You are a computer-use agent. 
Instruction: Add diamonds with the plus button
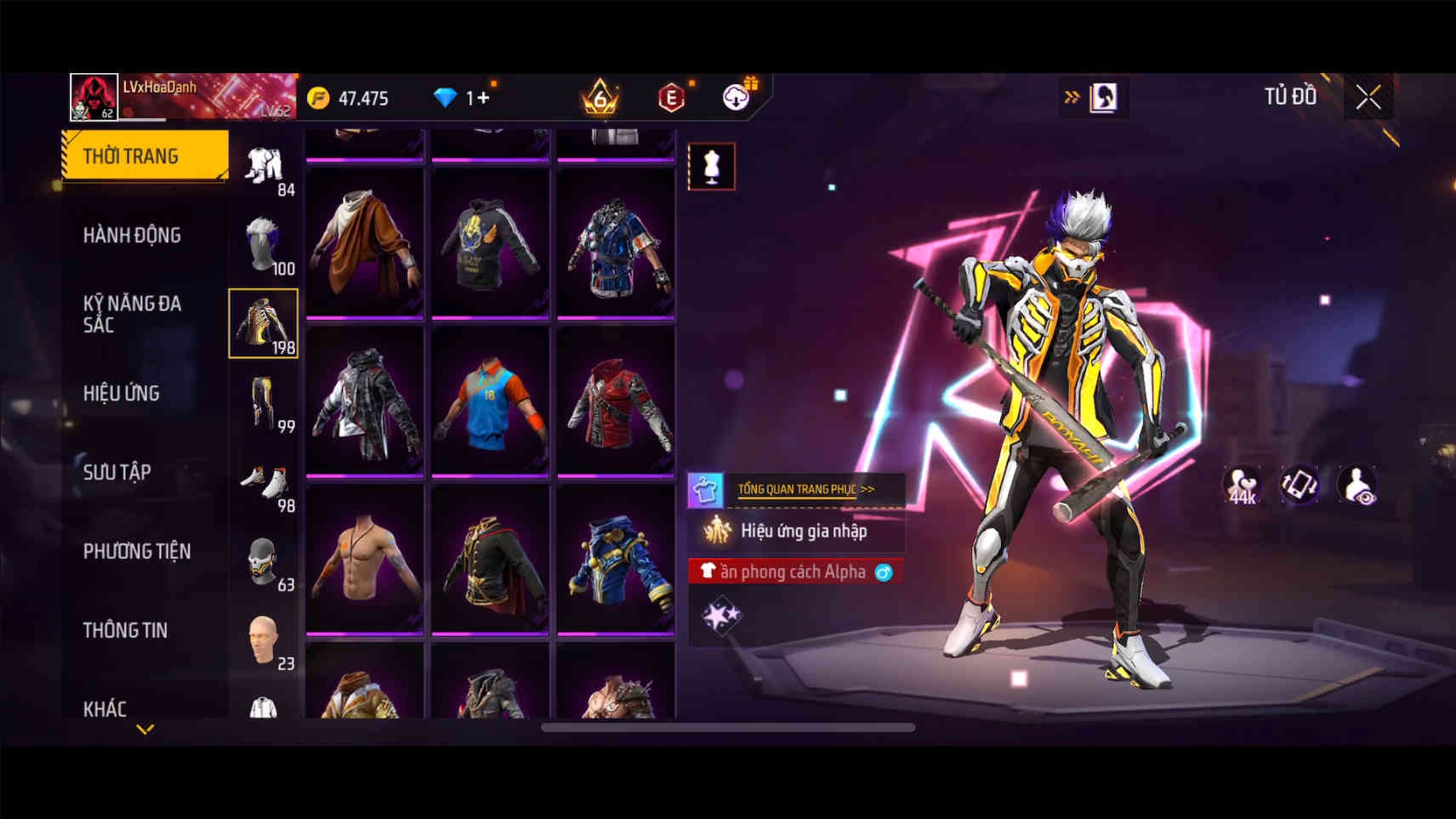(483, 98)
